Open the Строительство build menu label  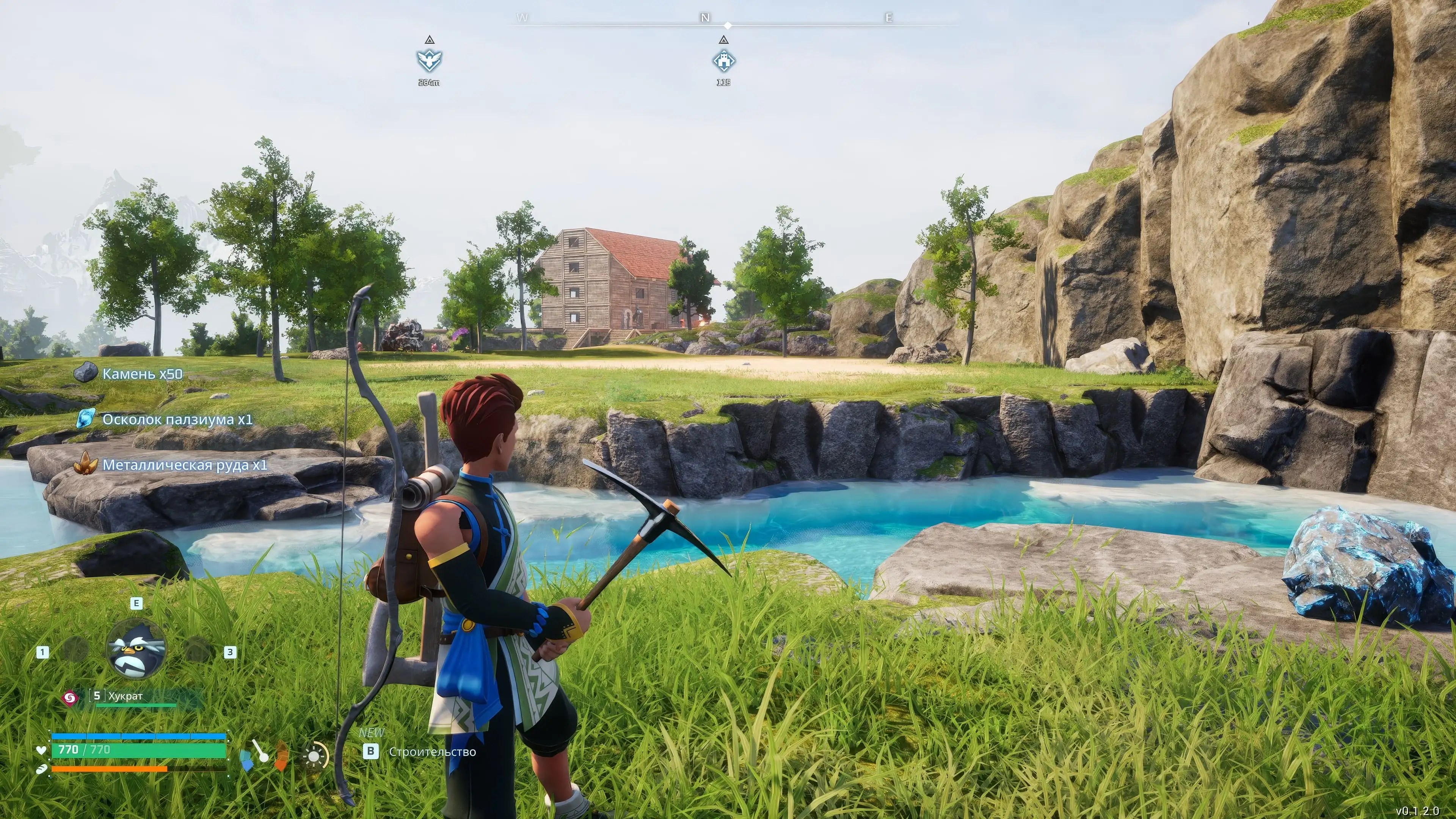(x=432, y=752)
